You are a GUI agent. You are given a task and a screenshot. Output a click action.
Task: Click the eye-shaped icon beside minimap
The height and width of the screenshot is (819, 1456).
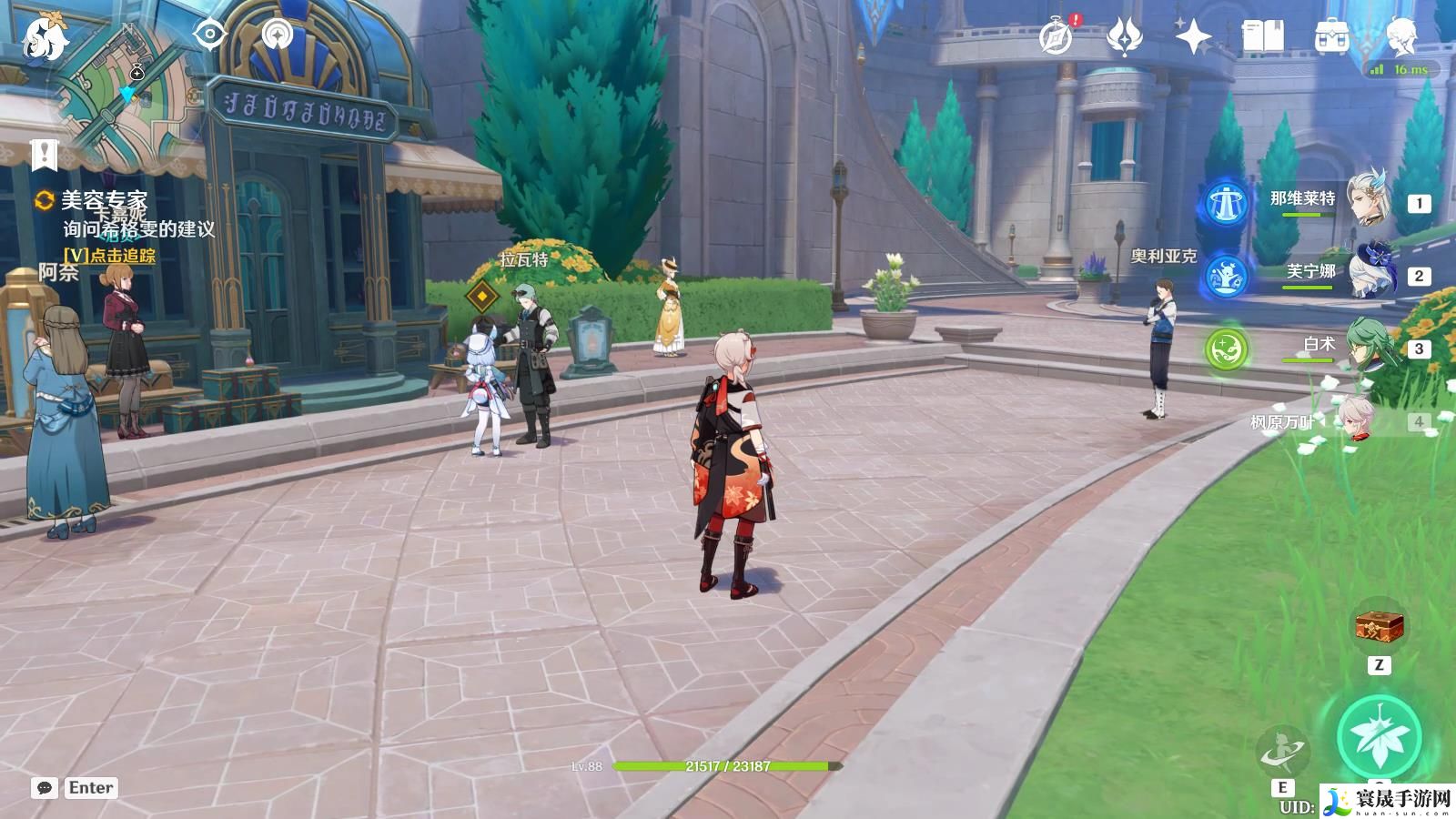pos(210,35)
